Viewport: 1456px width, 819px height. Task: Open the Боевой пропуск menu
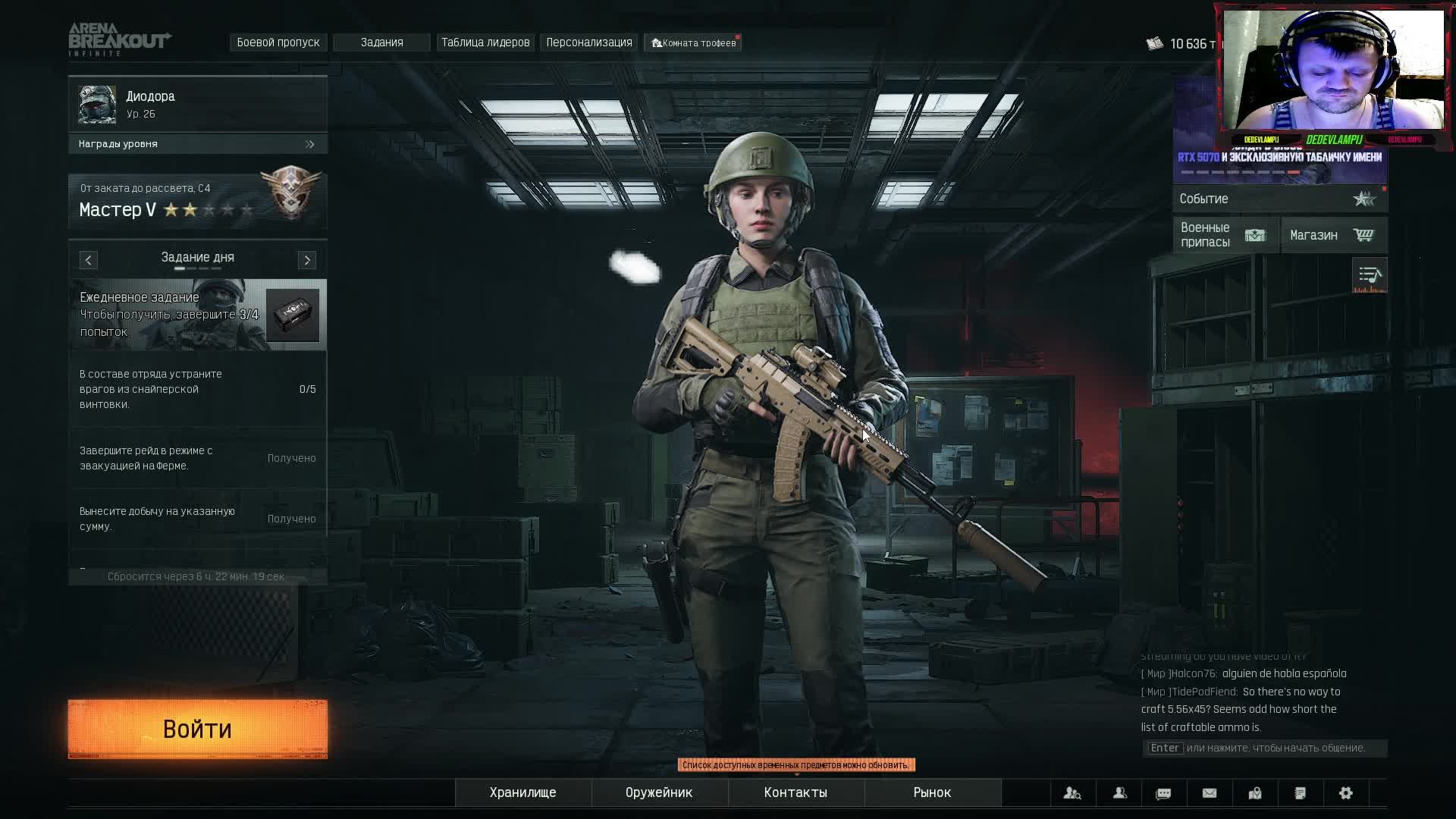click(x=278, y=42)
